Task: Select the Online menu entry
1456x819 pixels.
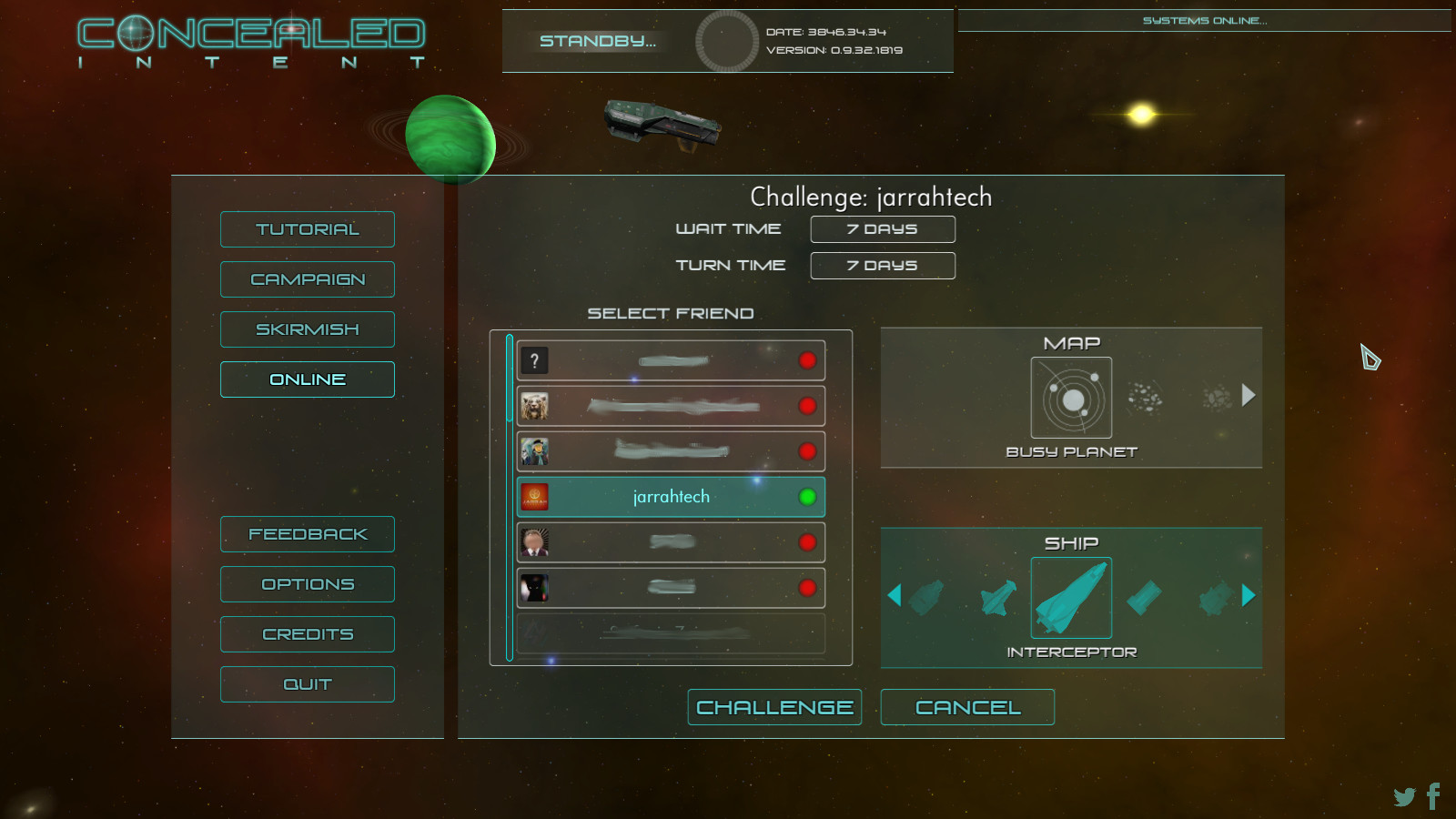Action: 307,379
